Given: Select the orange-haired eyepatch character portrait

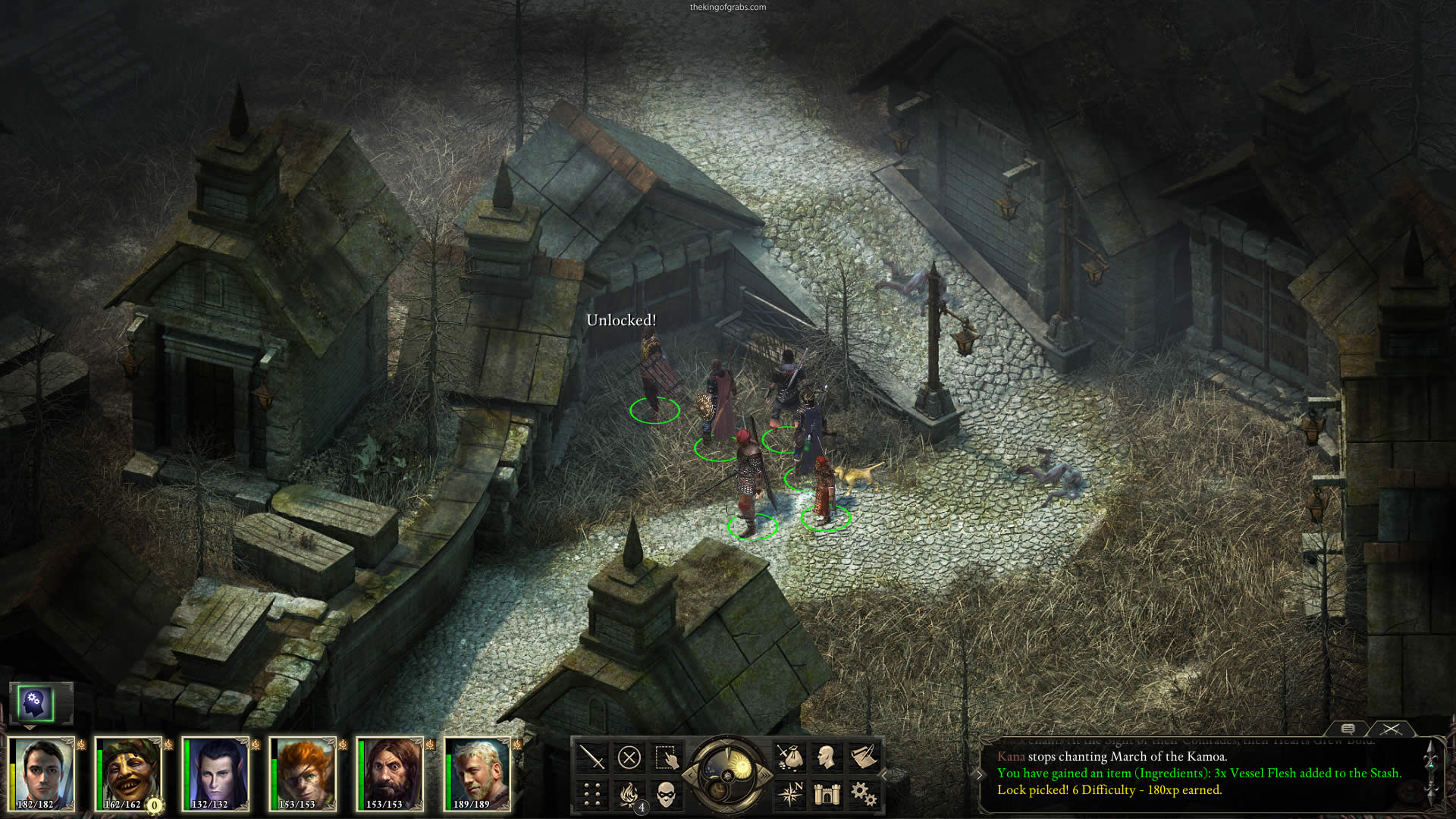Looking at the screenshot, I should [302, 773].
